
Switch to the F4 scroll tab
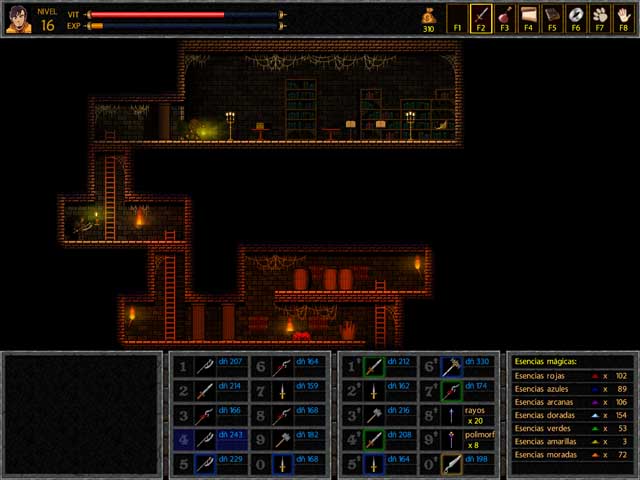click(529, 17)
